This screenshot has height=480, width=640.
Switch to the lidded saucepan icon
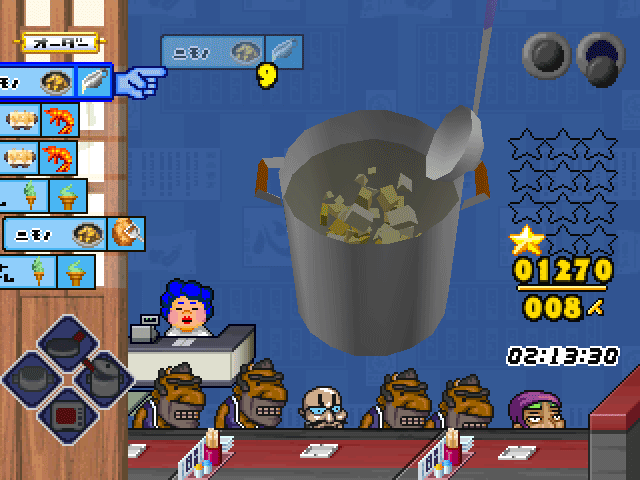click(100, 378)
